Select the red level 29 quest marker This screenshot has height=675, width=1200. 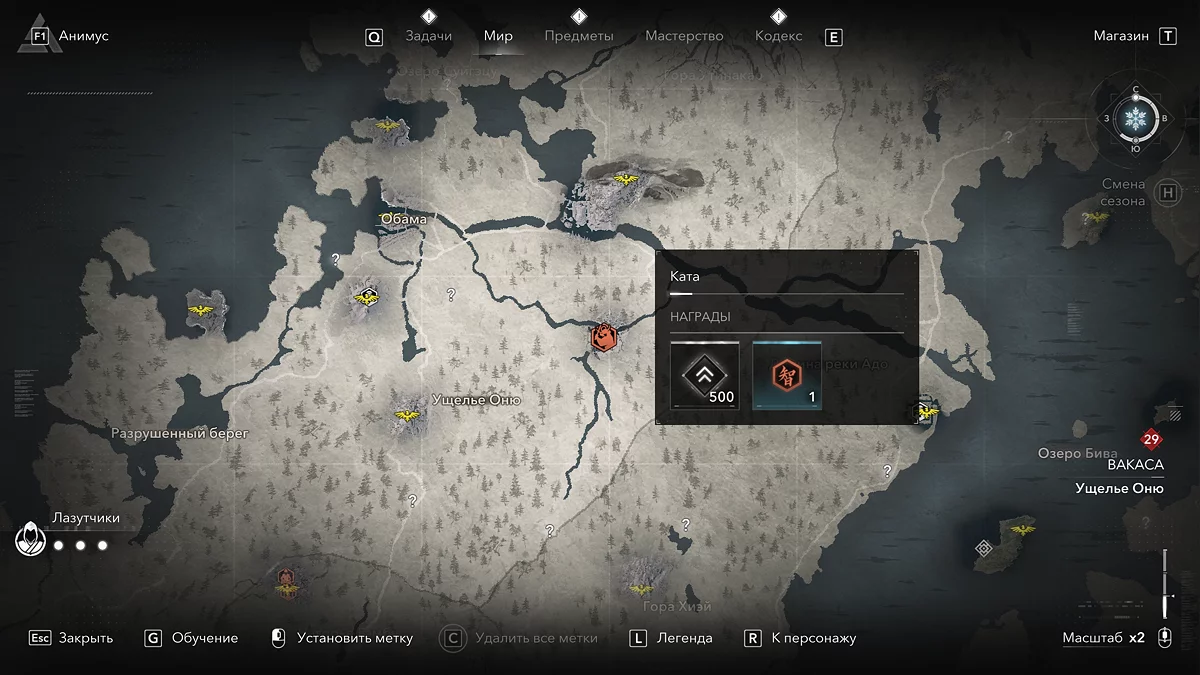click(1150, 440)
